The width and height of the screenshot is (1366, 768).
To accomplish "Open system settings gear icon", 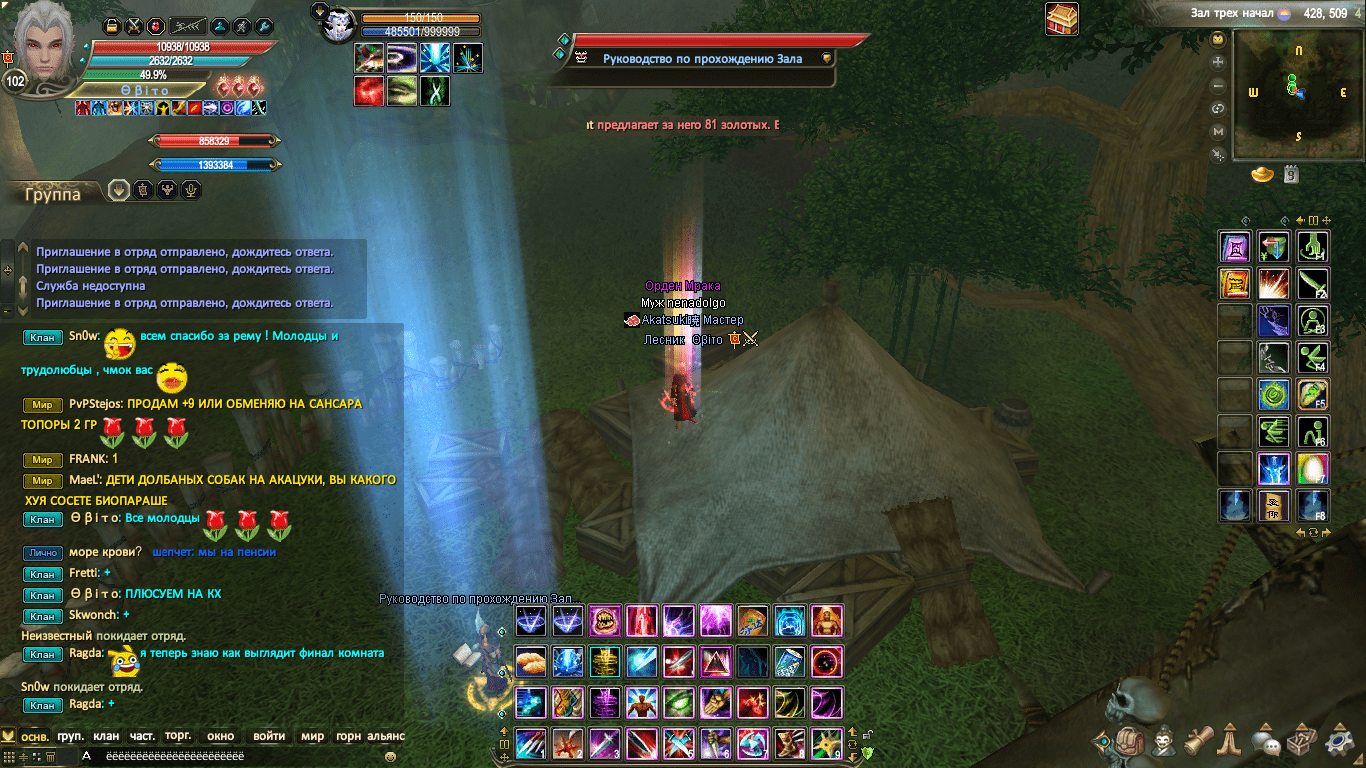I will pyautogui.click(x=1340, y=742).
